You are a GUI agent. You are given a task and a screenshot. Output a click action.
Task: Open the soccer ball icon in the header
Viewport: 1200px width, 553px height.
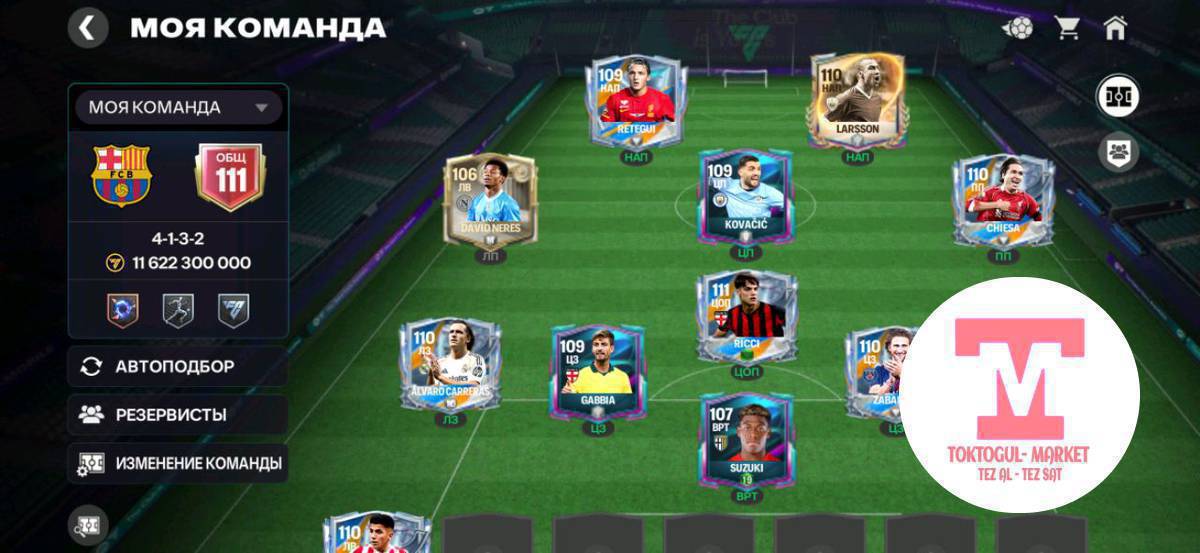point(1018,28)
